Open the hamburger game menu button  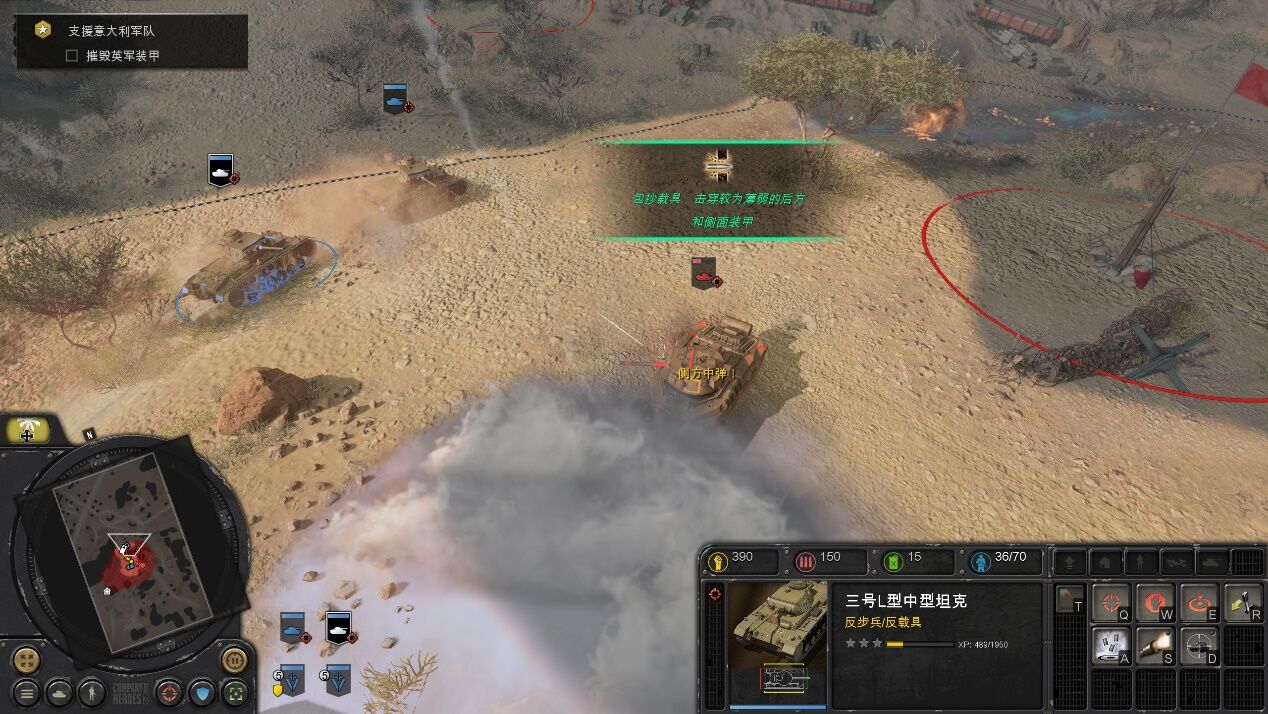tap(27, 692)
